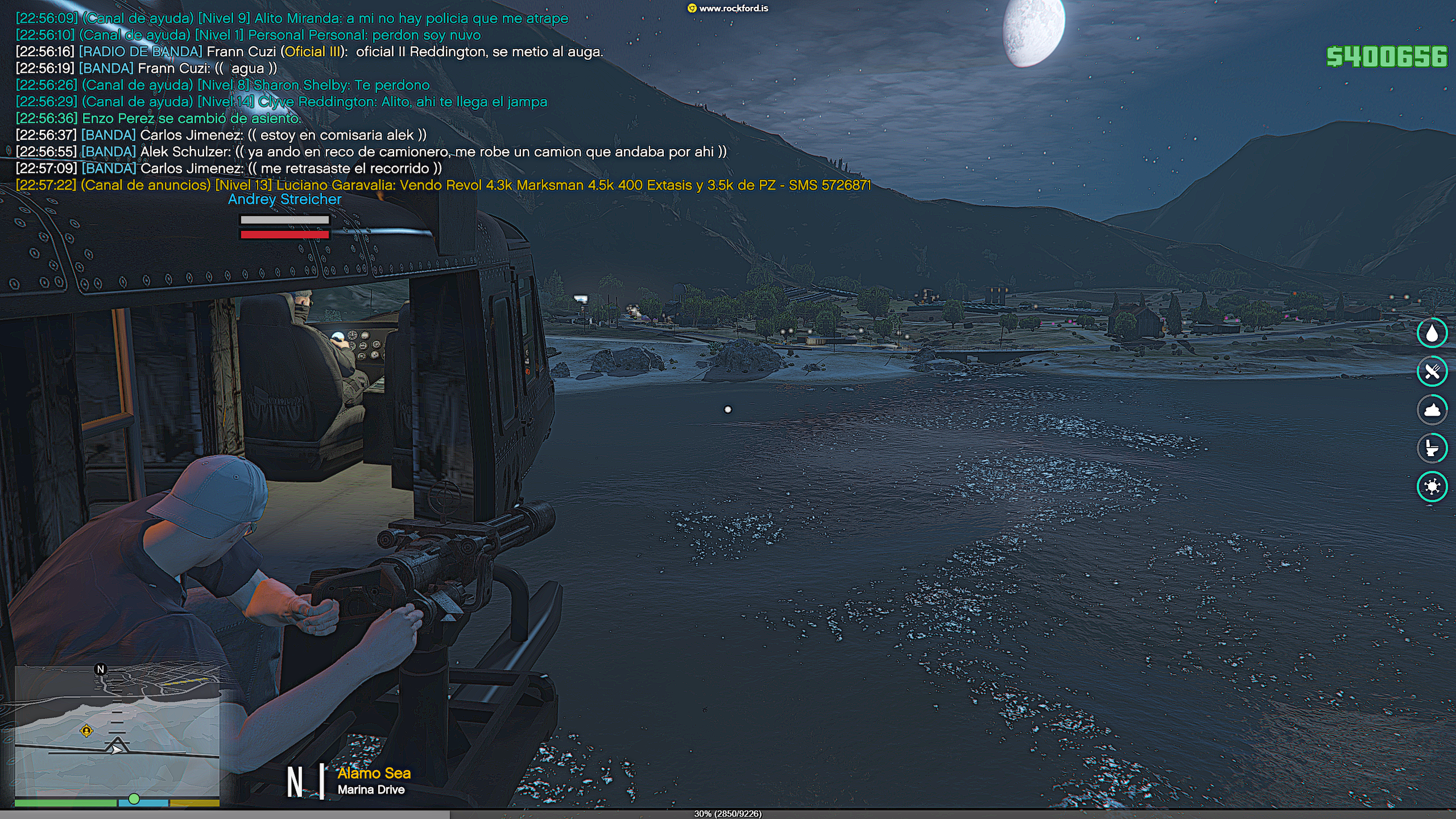Open the toilet need icon
Image resolution: width=1456 pixels, height=819 pixels.
(x=1432, y=448)
